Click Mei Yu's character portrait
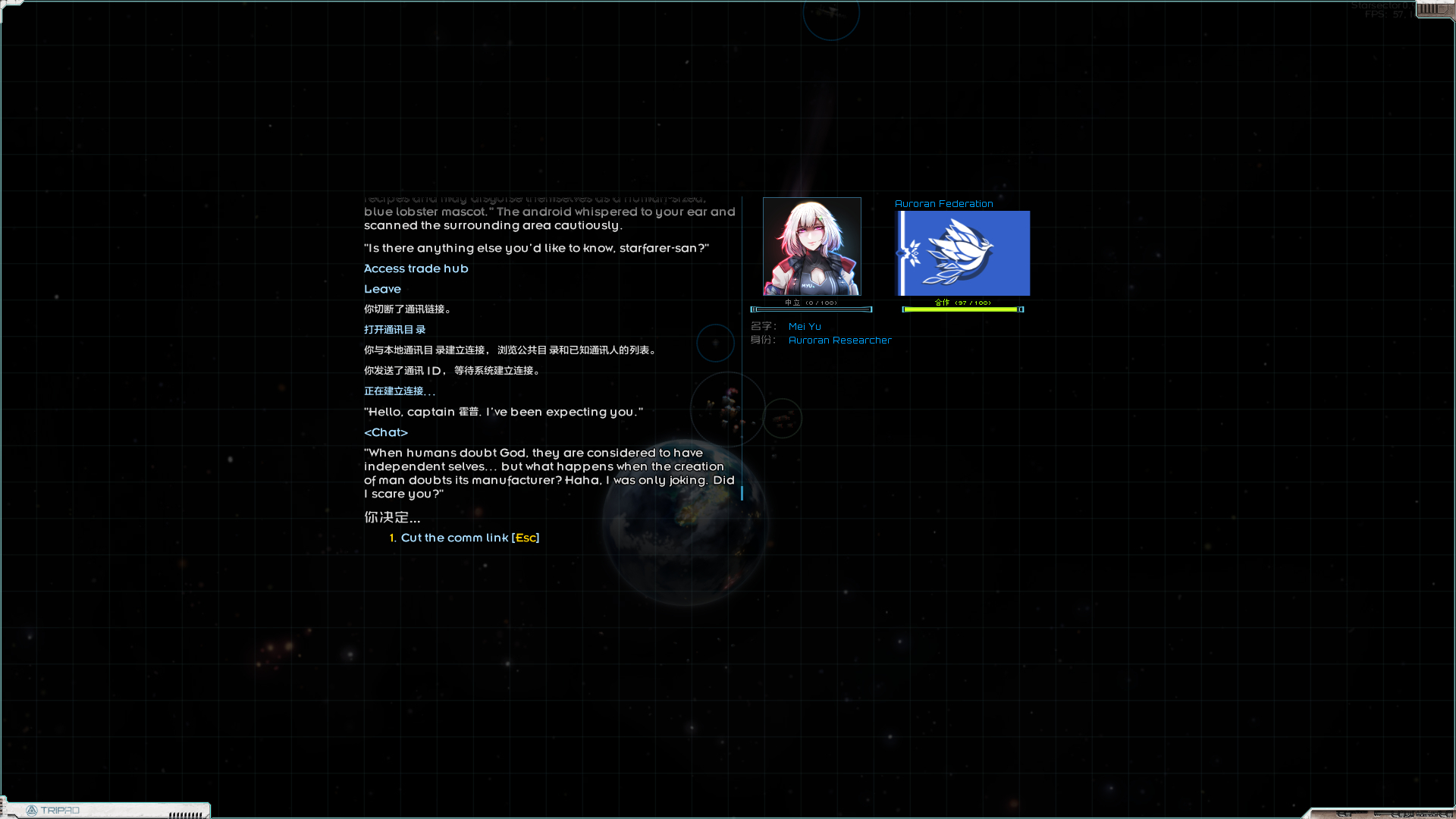The image size is (1456, 819). click(811, 246)
